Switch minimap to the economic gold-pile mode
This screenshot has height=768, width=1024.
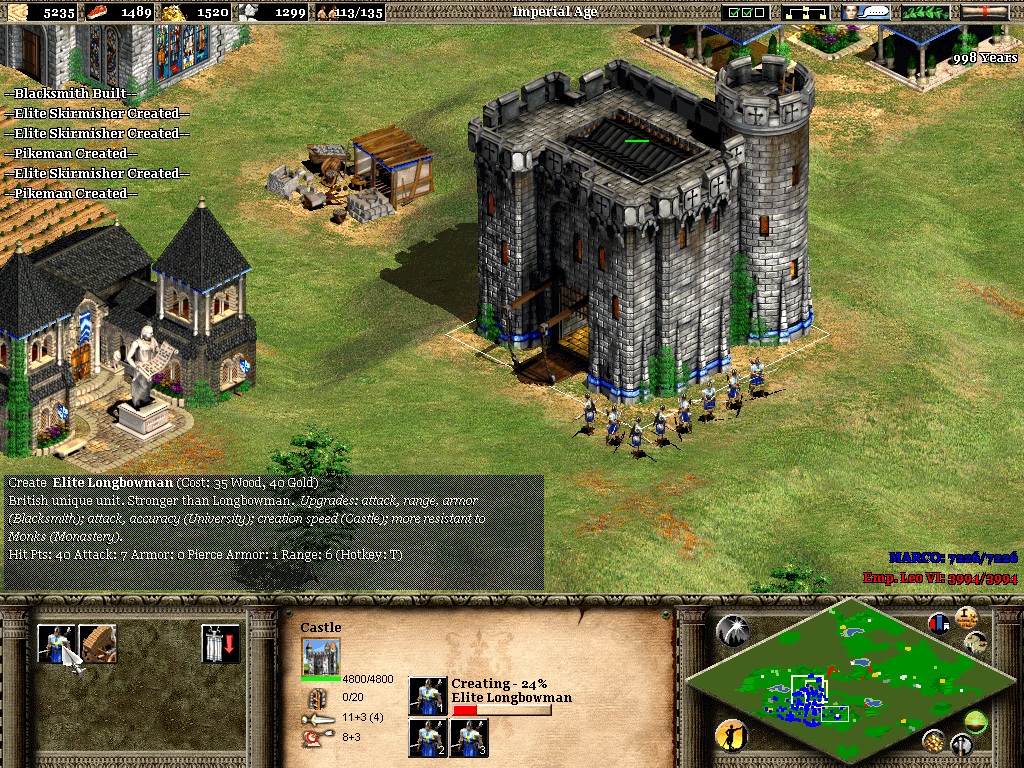point(934,740)
